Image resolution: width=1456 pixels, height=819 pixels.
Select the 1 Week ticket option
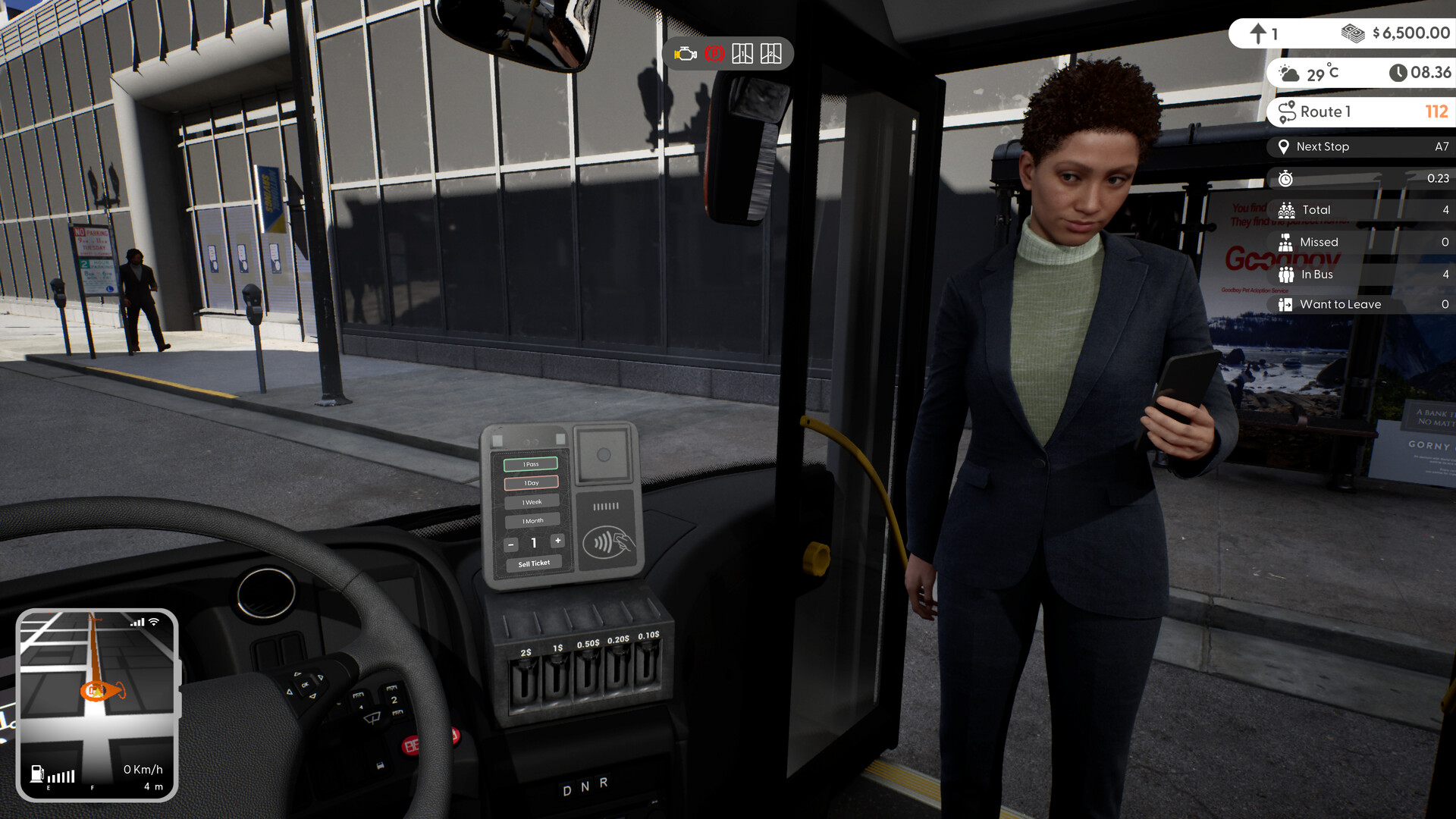531,501
